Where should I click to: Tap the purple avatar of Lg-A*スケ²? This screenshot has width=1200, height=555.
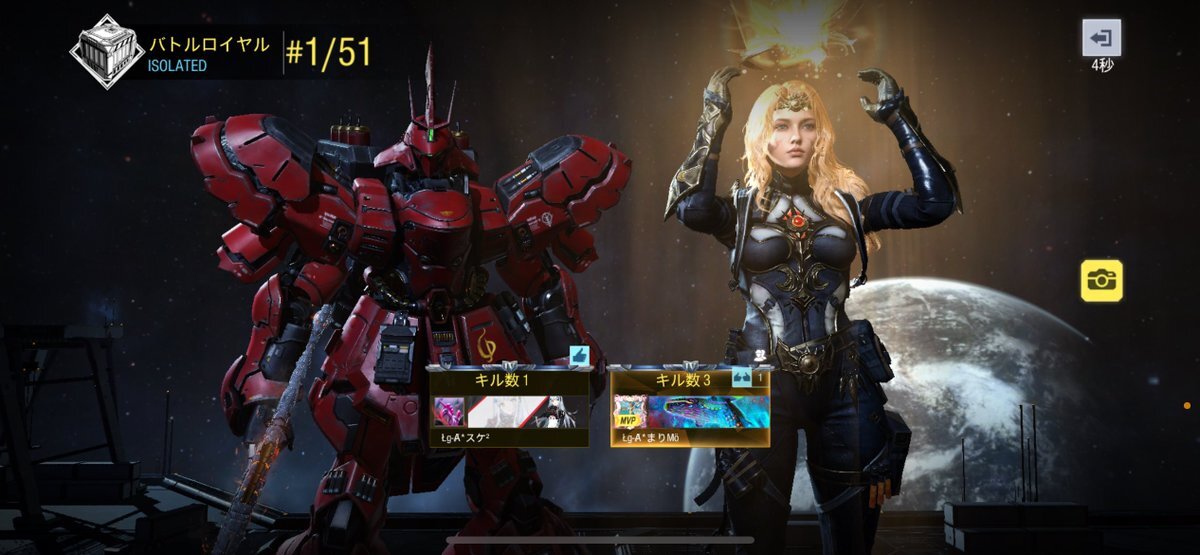[x=447, y=411]
